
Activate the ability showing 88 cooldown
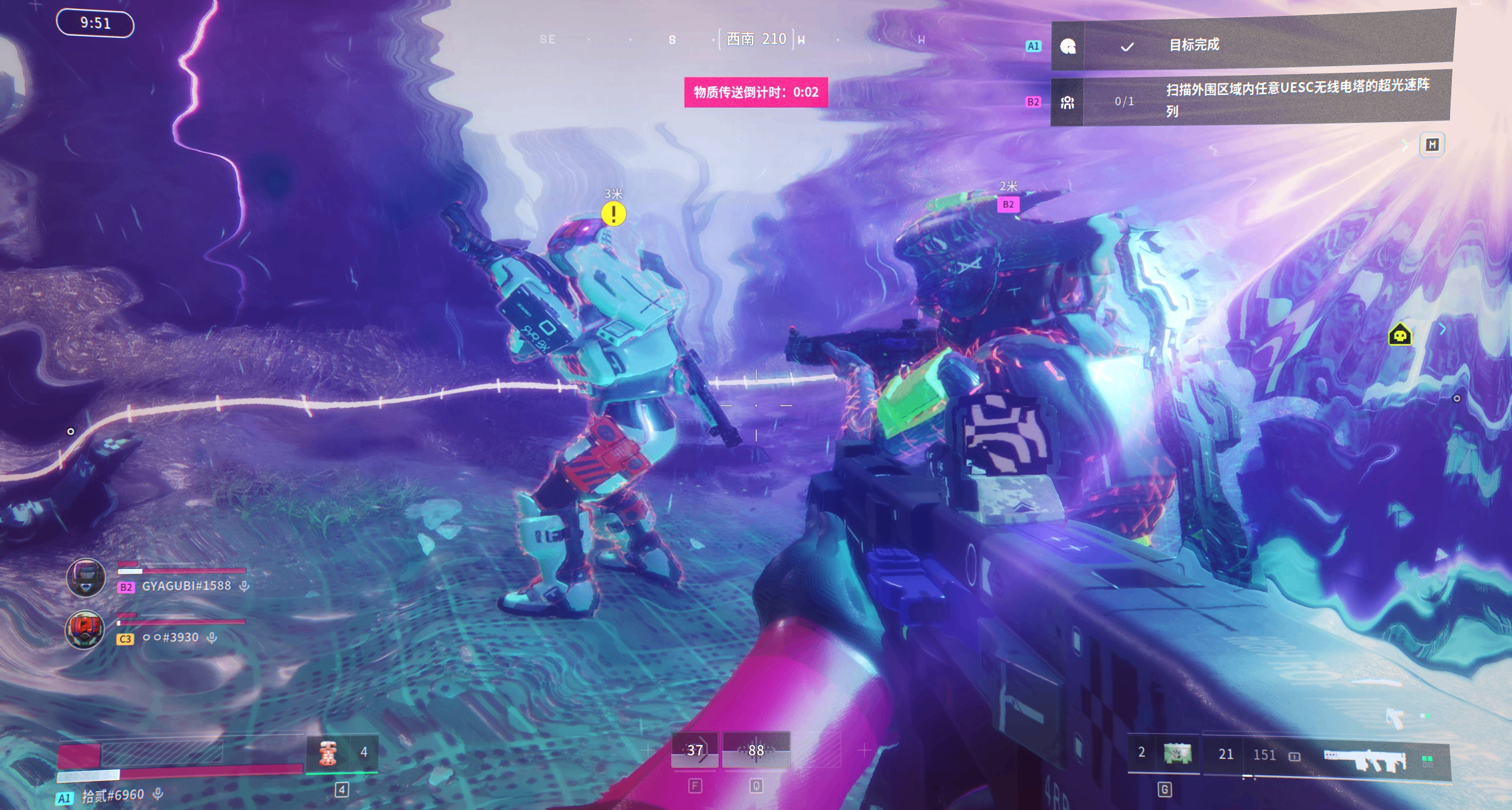click(756, 750)
